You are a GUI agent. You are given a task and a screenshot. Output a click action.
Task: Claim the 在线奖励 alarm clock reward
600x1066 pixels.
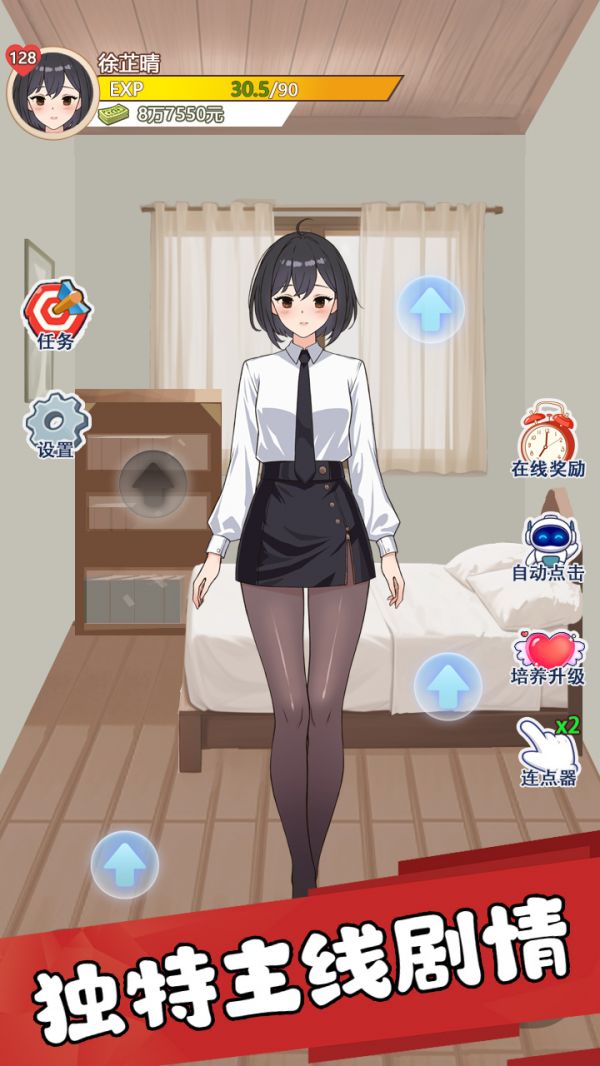547,434
